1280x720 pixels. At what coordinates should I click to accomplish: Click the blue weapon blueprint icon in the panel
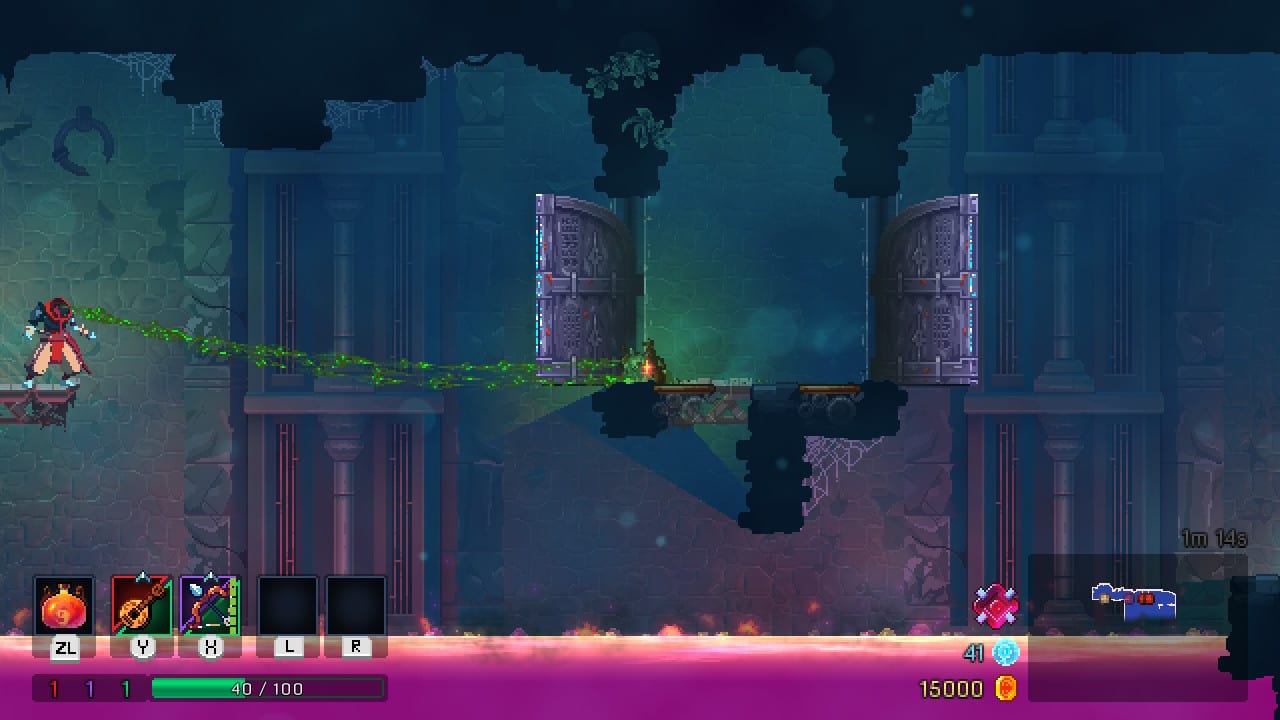[1133, 601]
